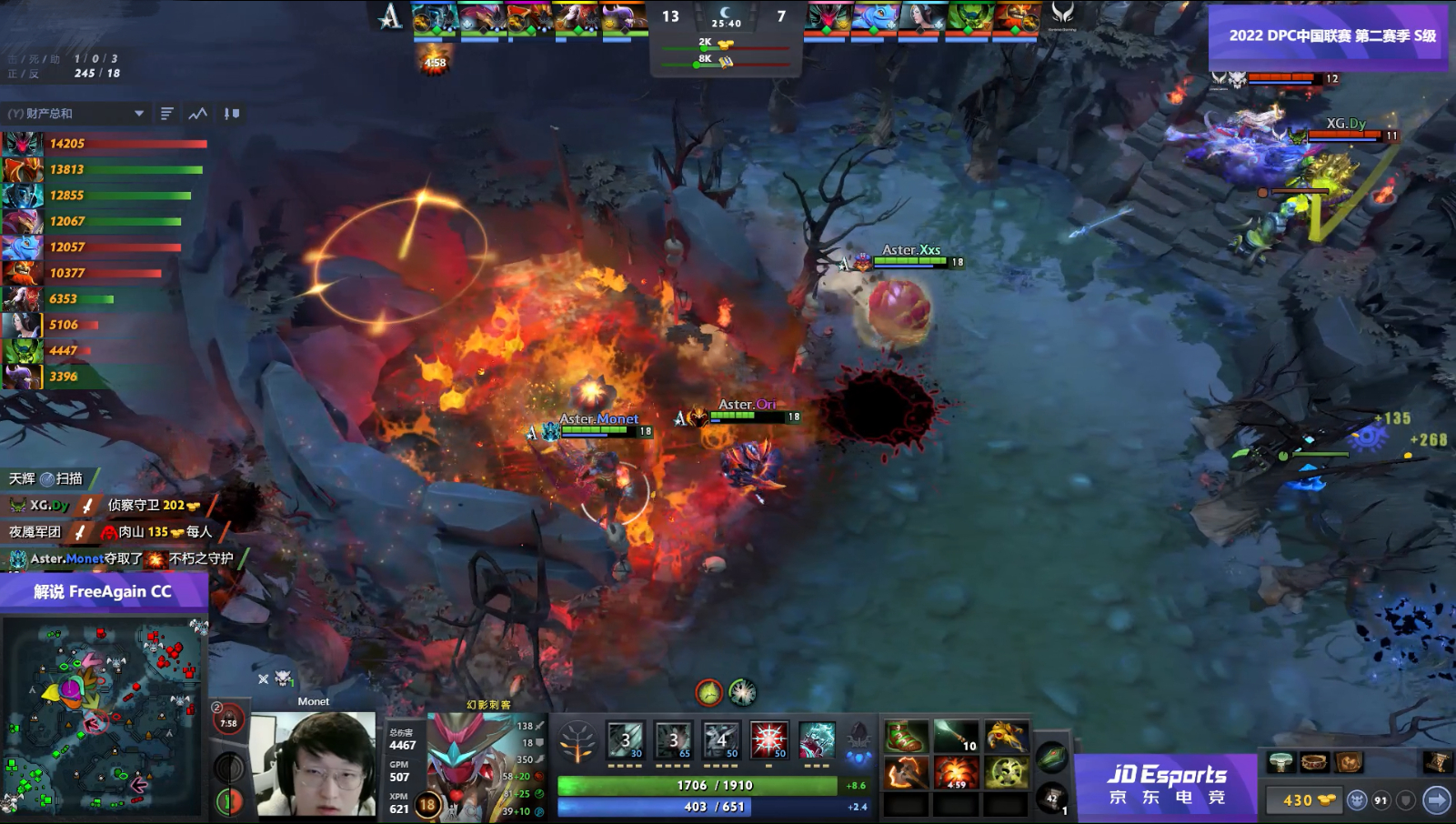Select the Phantom Strike ability icon
Image resolution: width=1456 pixels, height=824 pixels.
pos(673,739)
